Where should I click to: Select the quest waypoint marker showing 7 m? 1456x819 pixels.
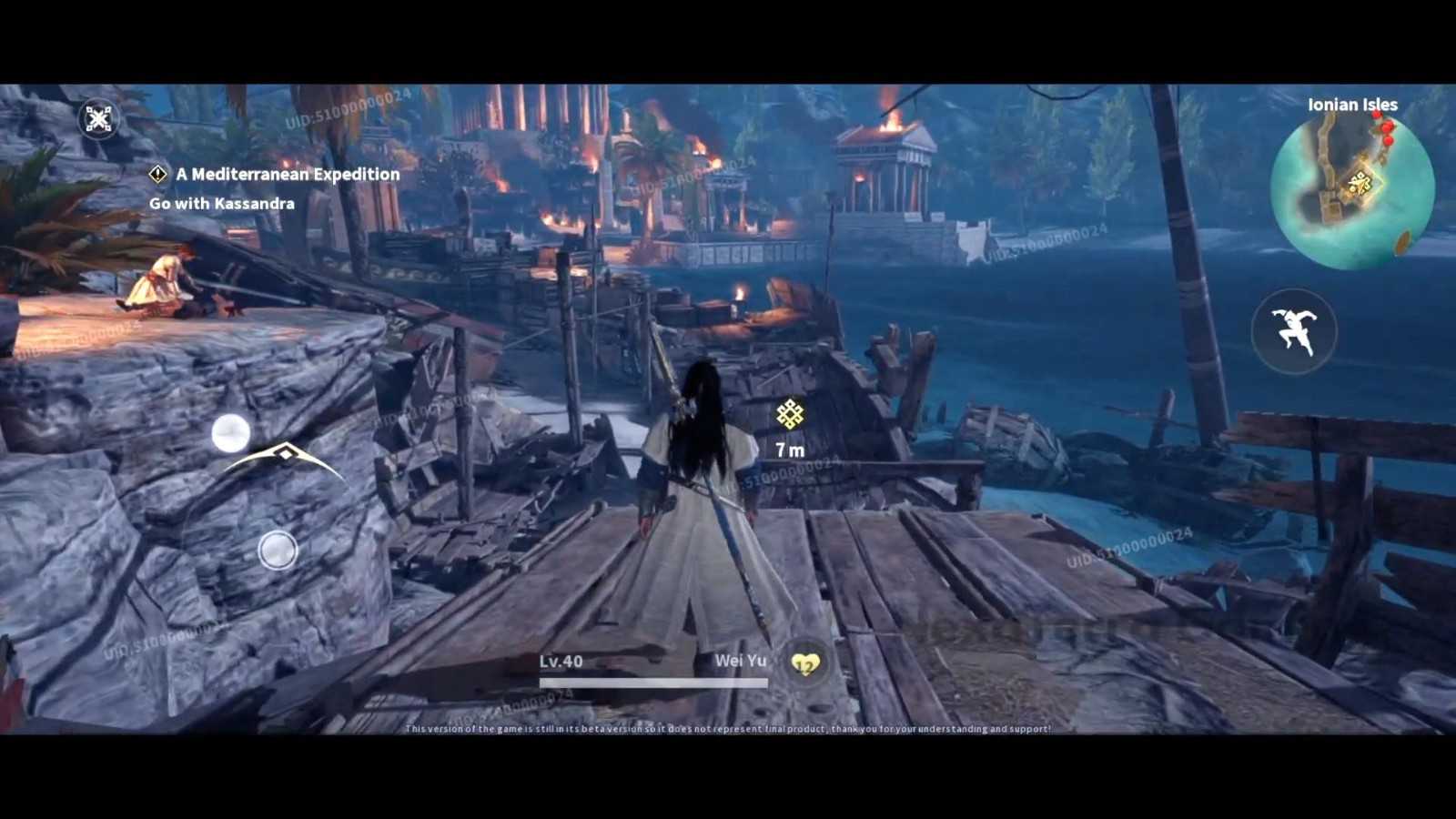pos(790,415)
